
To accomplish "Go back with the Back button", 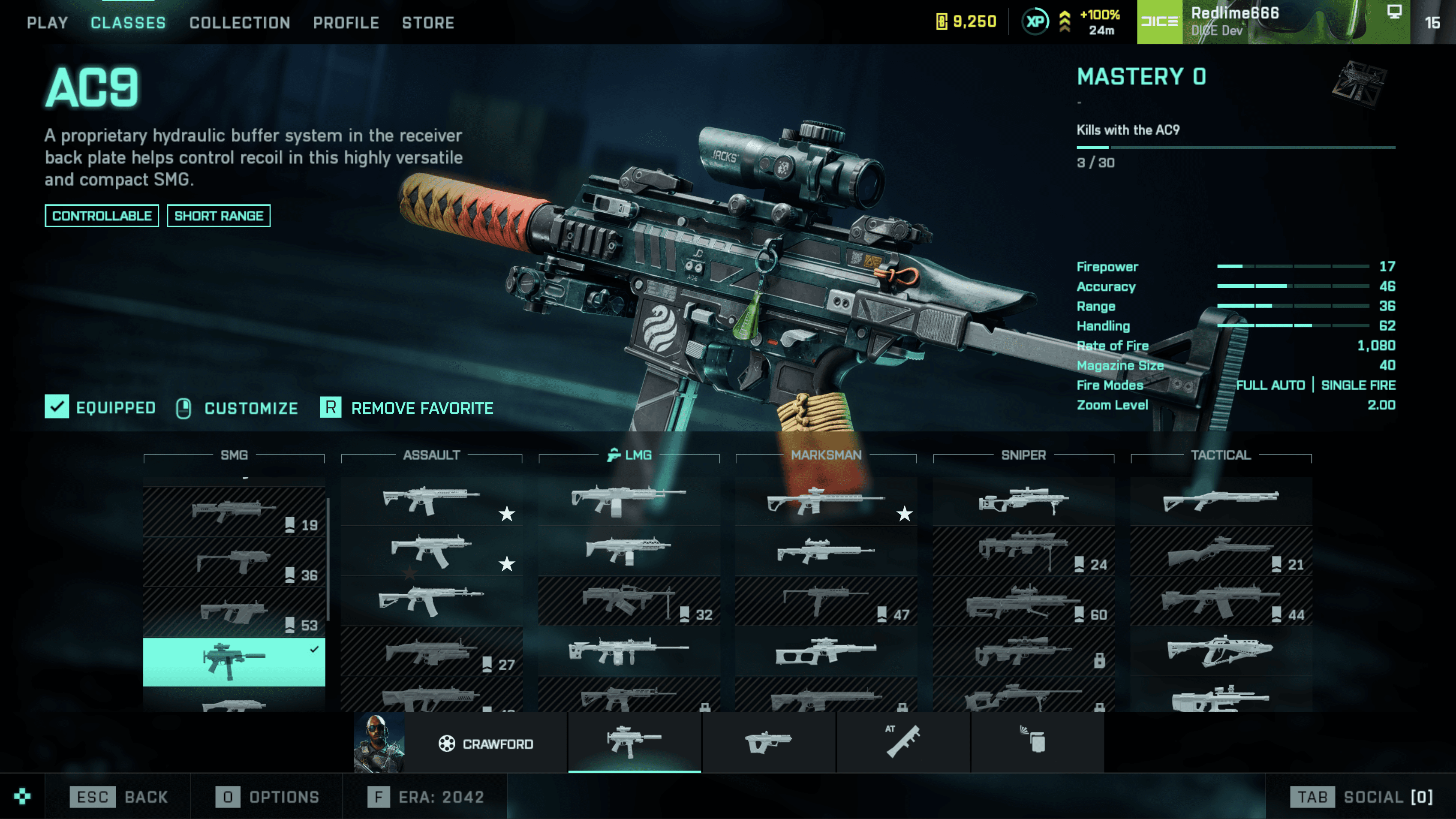I will pos(119,797).
